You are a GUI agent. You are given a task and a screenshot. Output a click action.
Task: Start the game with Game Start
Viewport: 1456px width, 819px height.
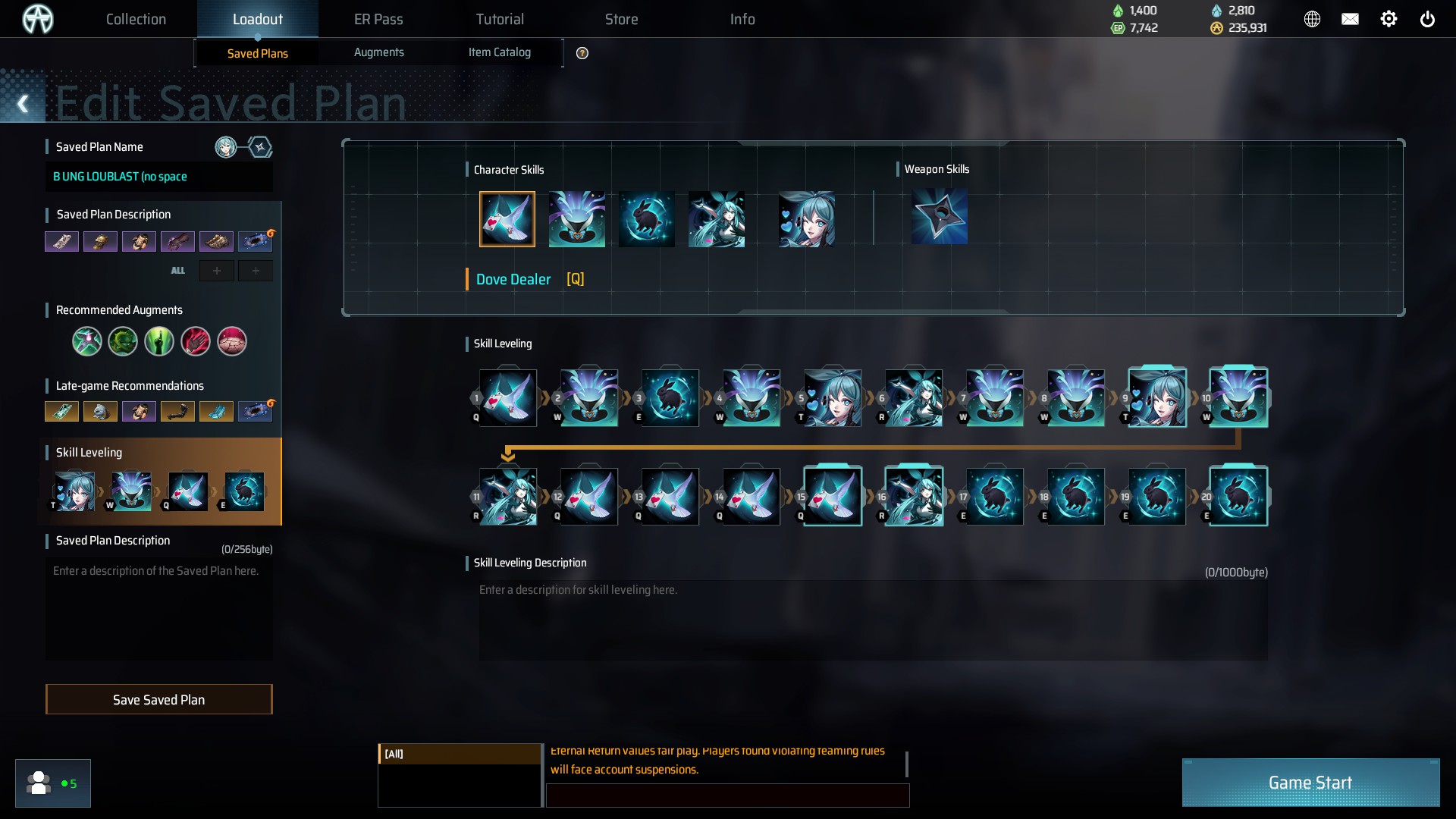point(1310,783)
